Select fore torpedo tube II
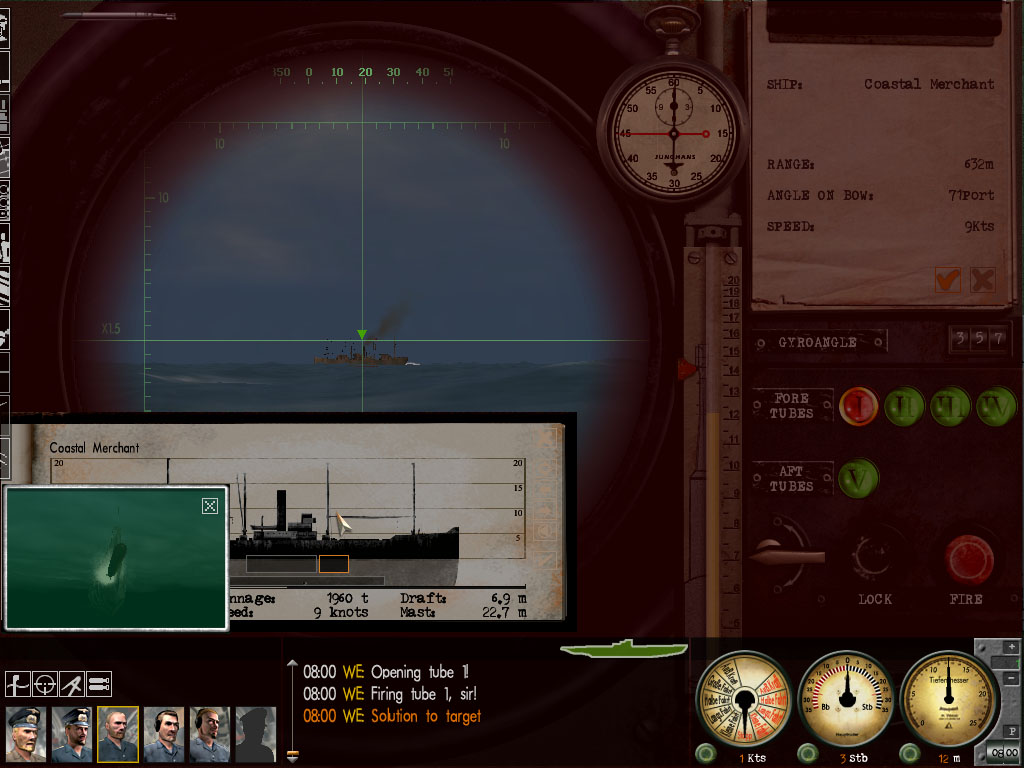 coord(903,406)
